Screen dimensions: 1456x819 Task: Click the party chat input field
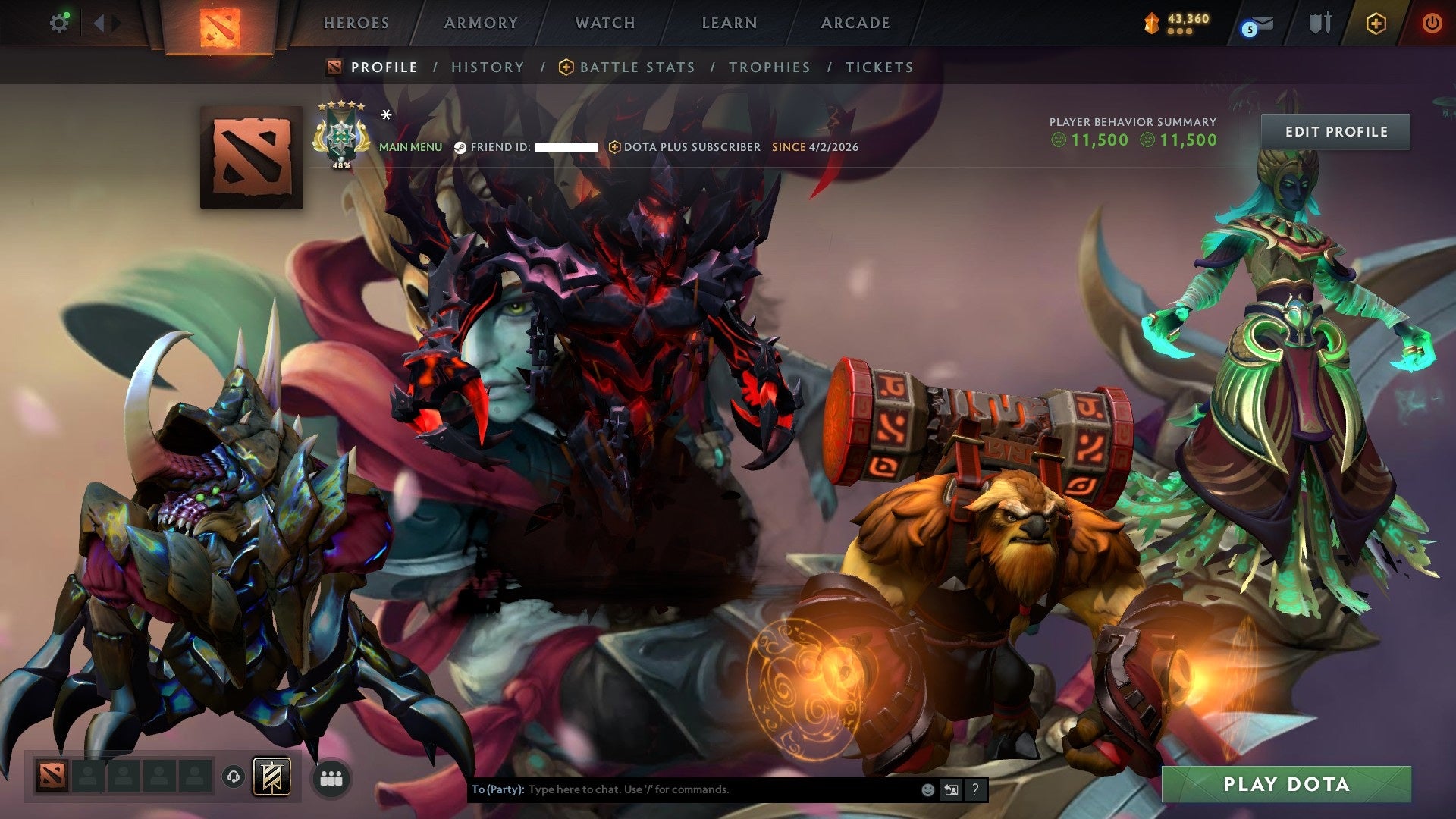pyautogui.click(x=682, y=789)
